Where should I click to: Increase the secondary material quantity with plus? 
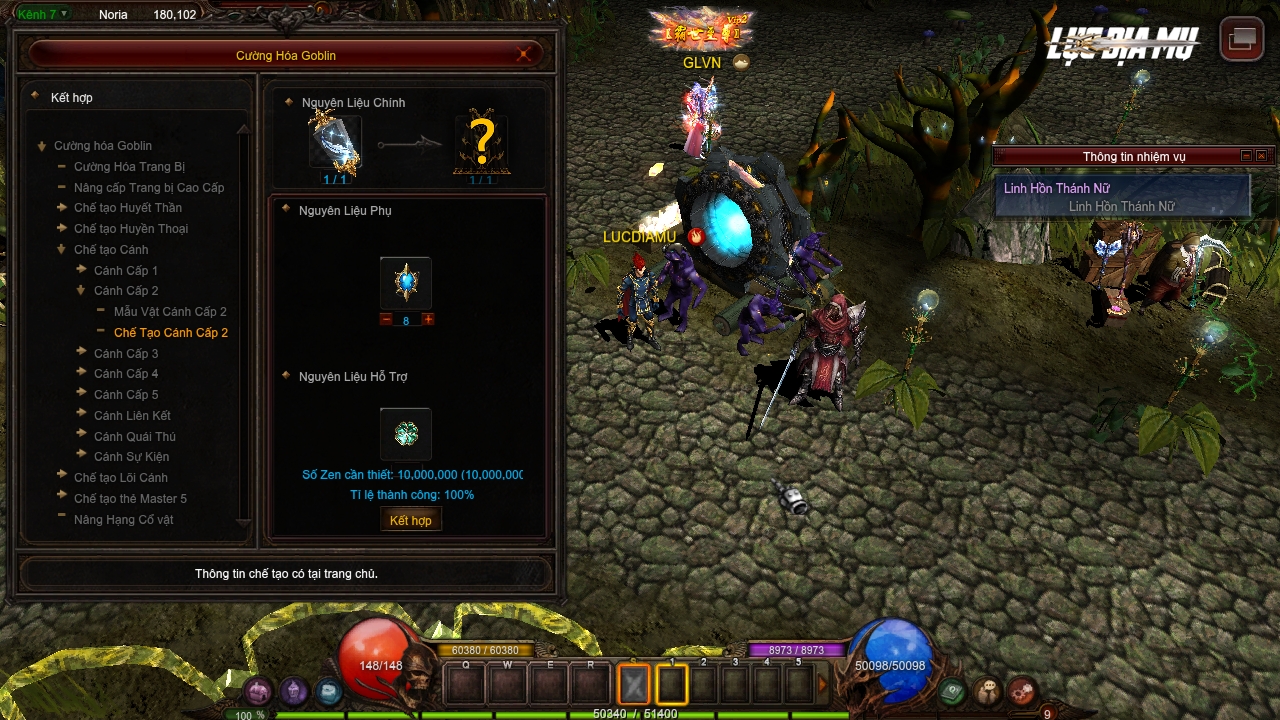tap(428, 320)
